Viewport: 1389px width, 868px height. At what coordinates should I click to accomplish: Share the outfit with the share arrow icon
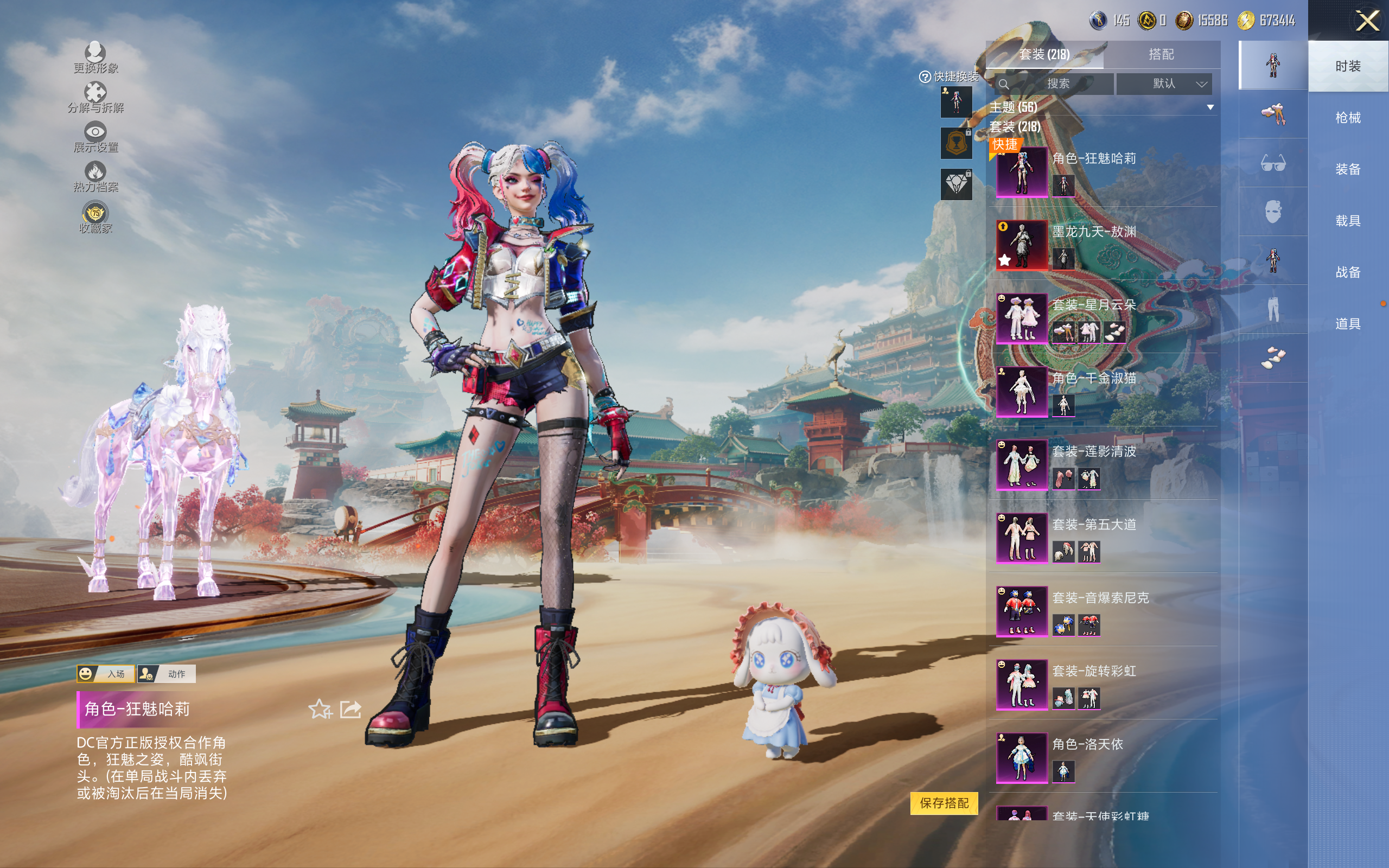click(x=351, y=710)
